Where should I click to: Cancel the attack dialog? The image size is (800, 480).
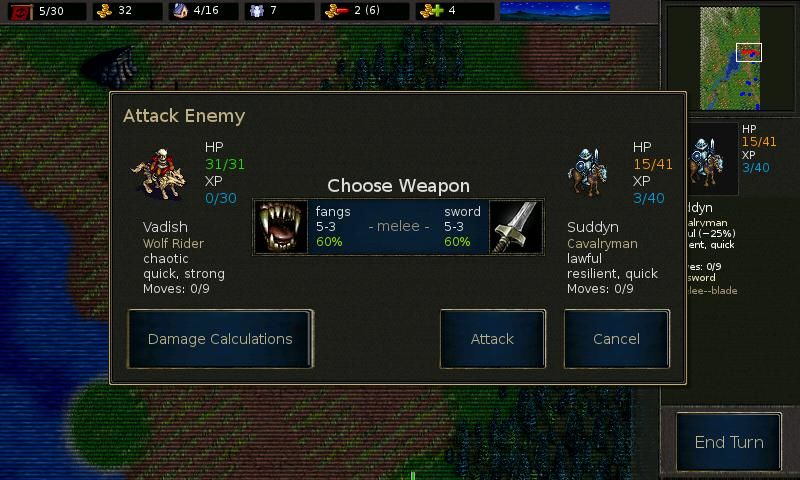pos(616,339)
